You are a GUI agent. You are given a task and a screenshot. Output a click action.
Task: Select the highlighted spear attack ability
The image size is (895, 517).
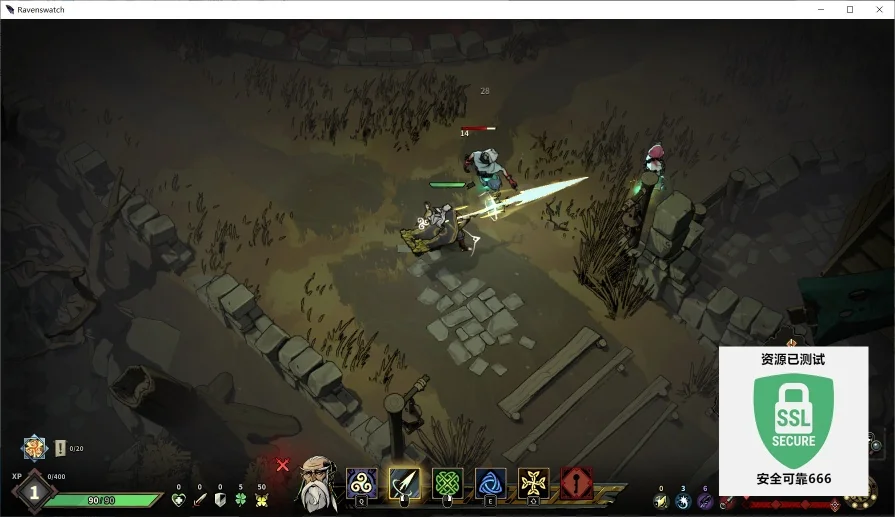(x=404, y=483)
